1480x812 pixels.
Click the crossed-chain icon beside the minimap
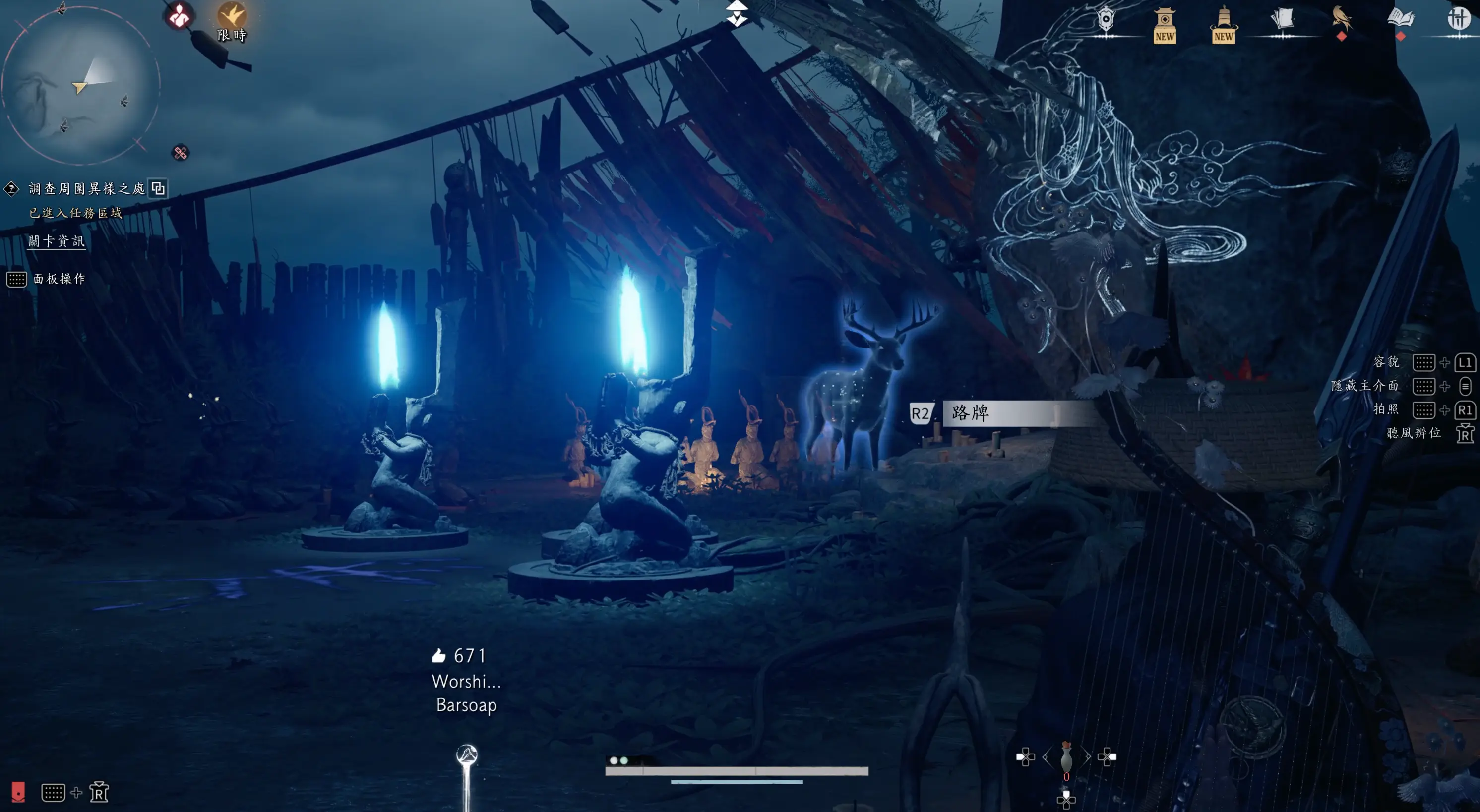coord(181,153)
